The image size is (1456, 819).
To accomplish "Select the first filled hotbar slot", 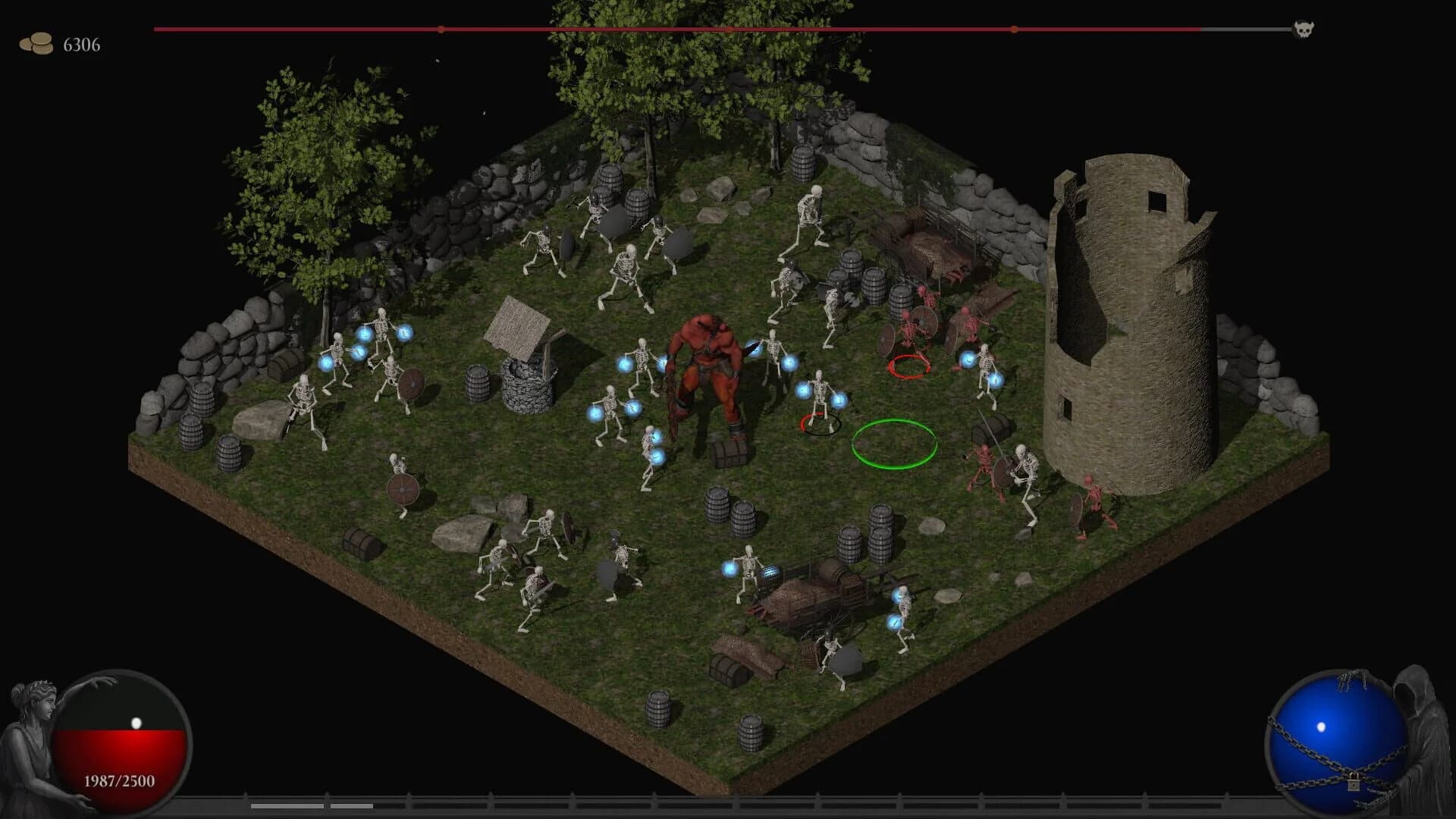I will pos(287,806).
